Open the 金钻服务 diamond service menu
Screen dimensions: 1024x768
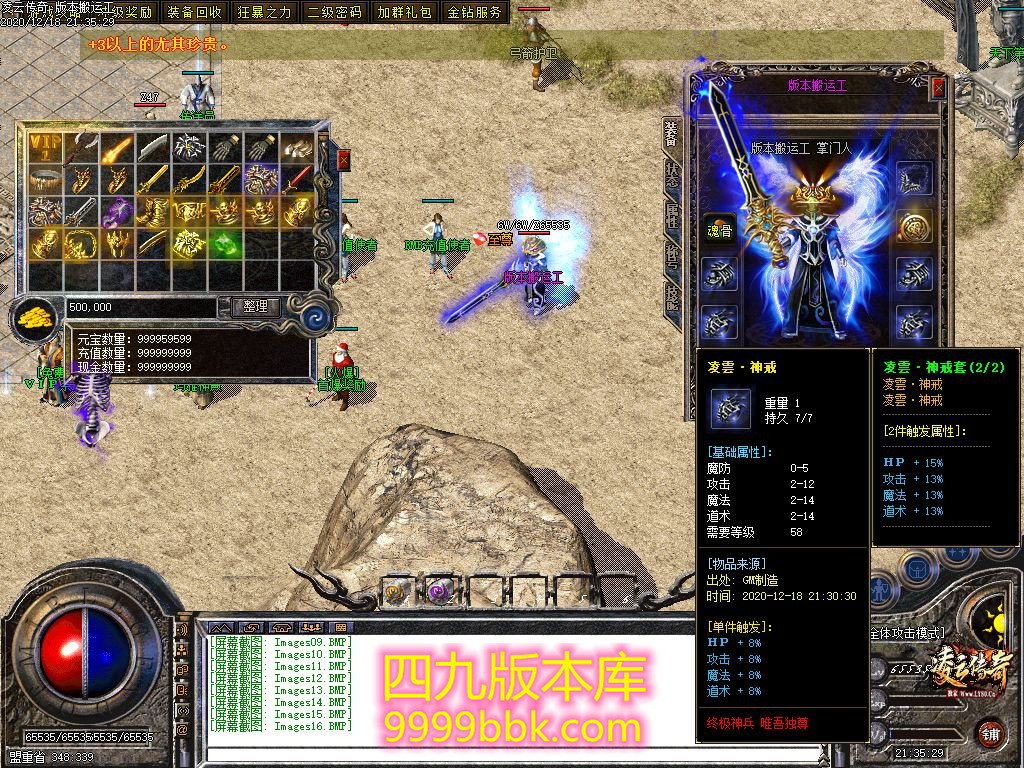click(x=474, y=12)
